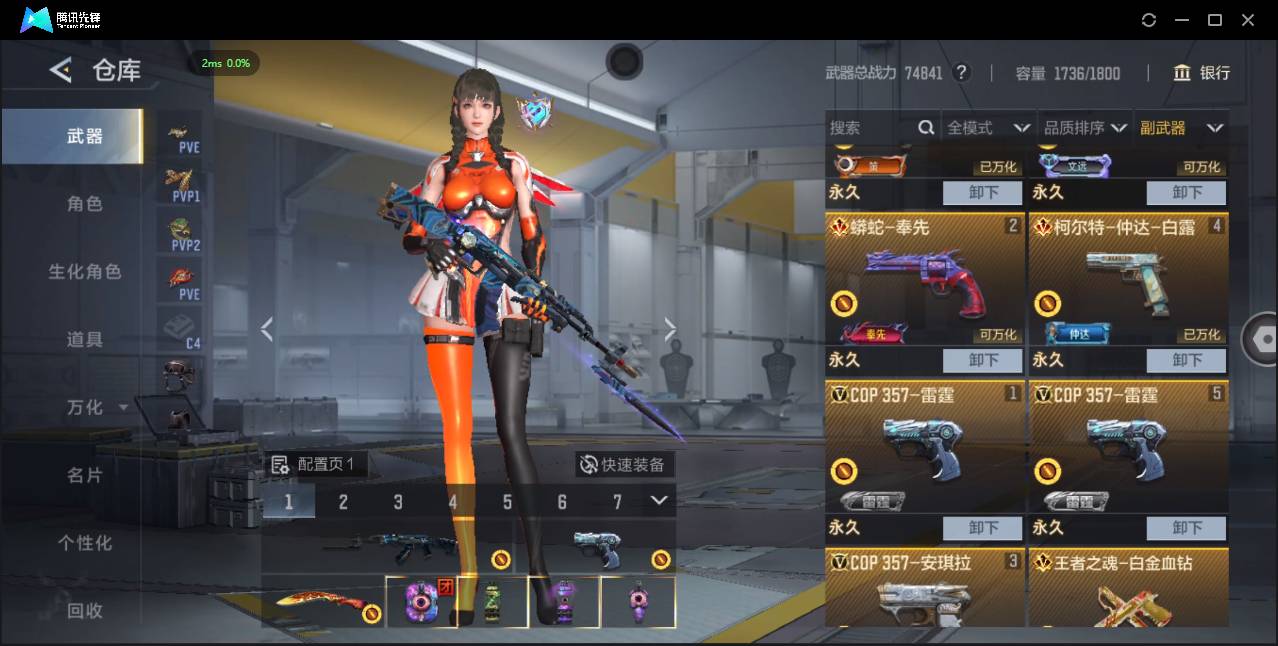Go back using the 仓库 back arrow
This screenshot has height=646, width=1278.
coord(61,70)
